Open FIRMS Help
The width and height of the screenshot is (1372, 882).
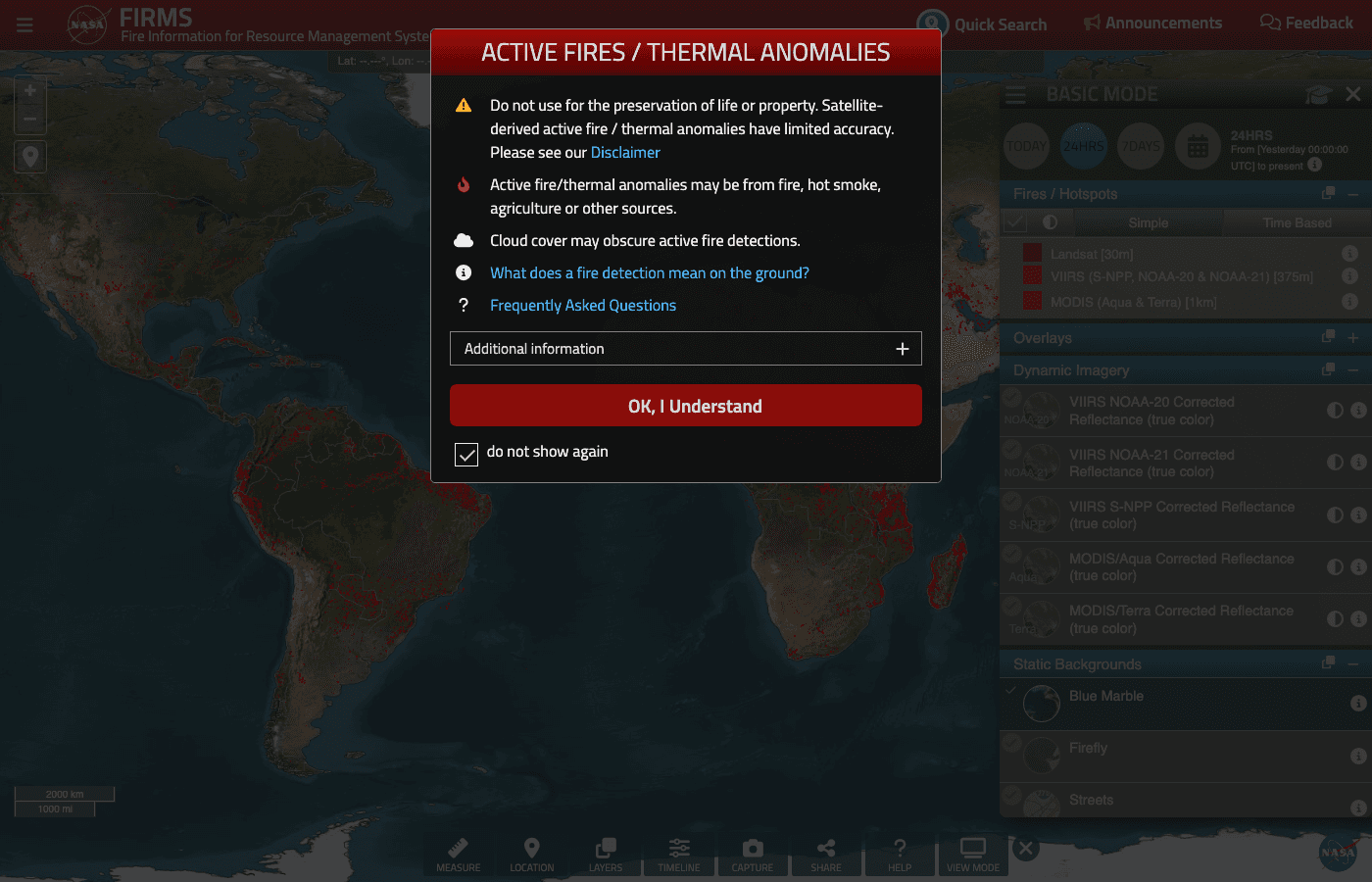pyautogui.click(x=899, y=854)
